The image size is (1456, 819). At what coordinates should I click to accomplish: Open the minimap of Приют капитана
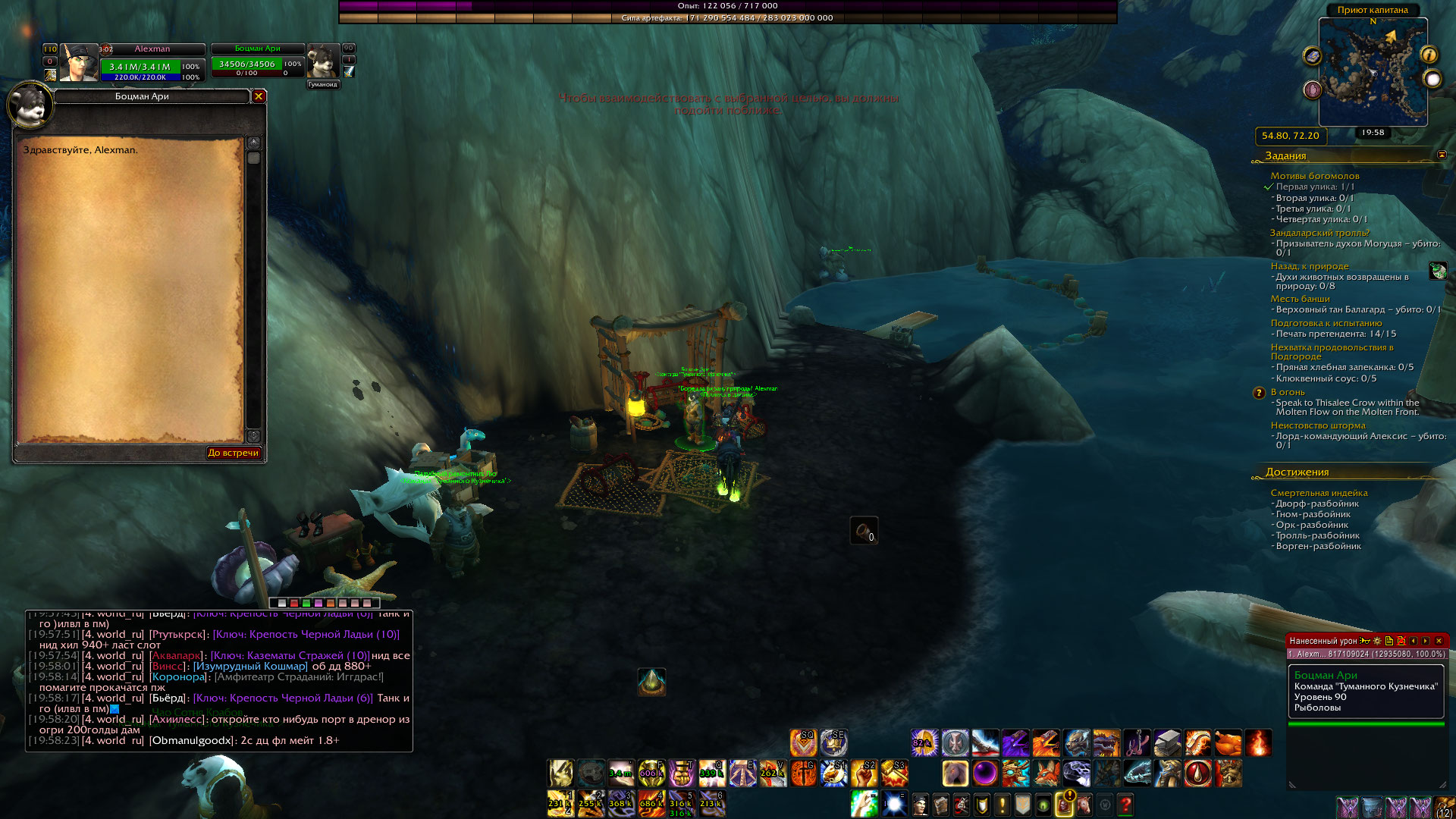click(x=1373, y=72)
